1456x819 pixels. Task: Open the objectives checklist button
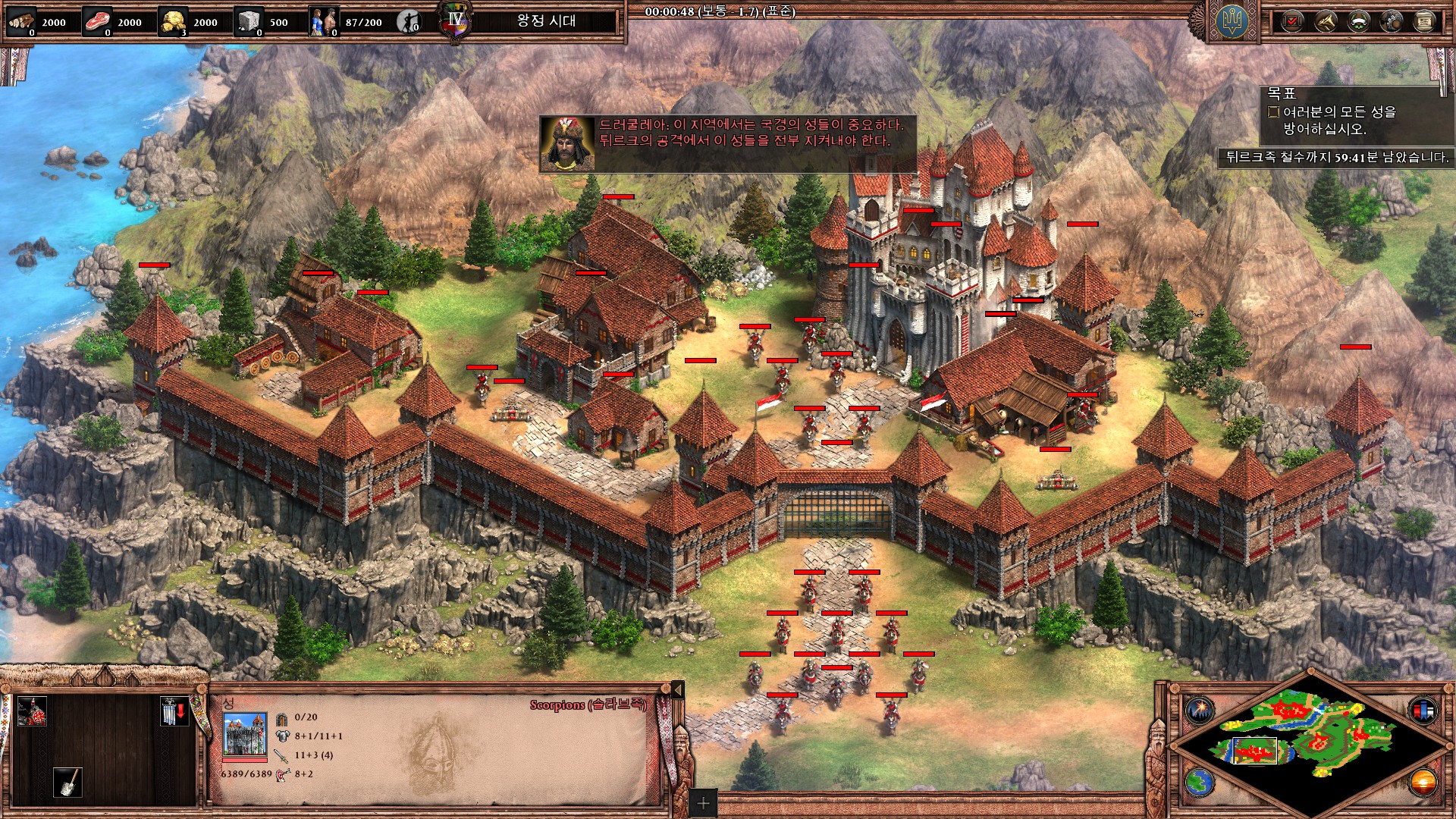(1293, 21)
